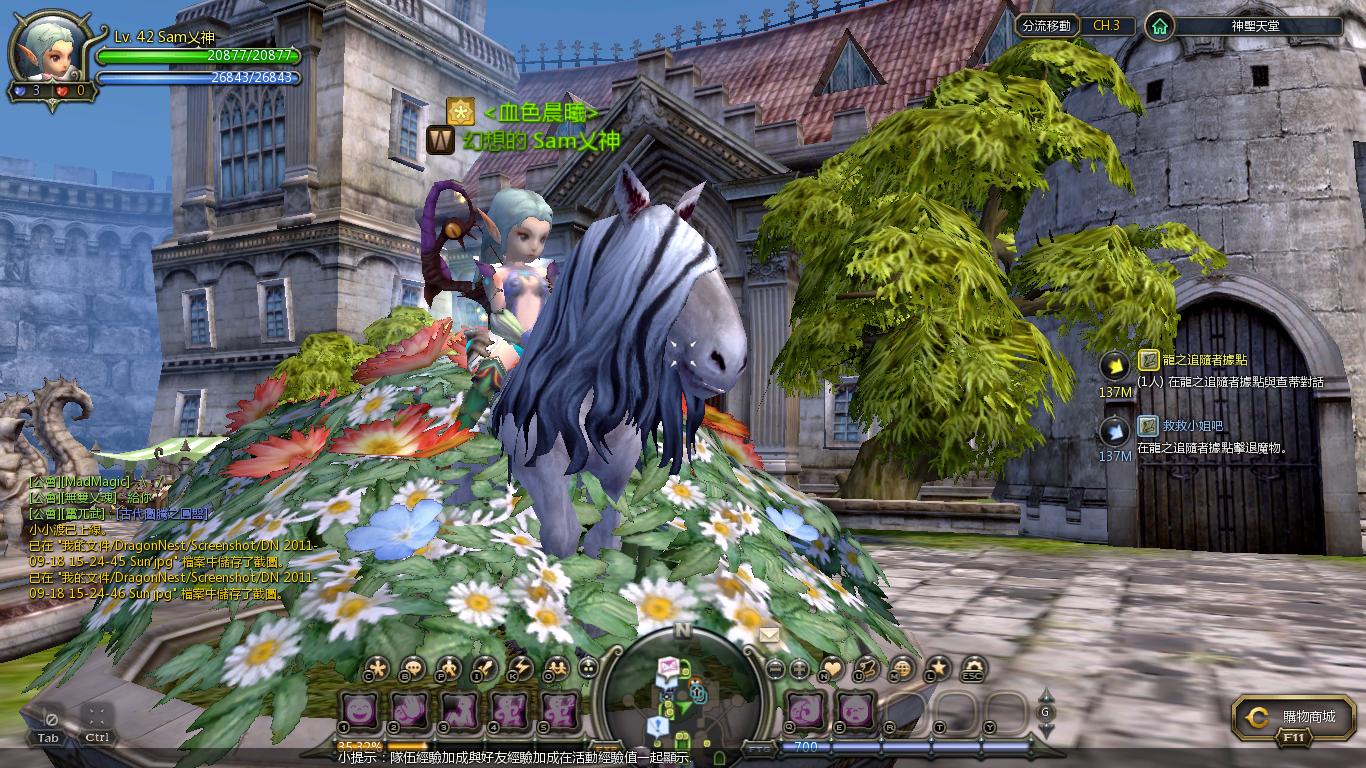The height and width of the screenshot is (768, 1366).
Task: Open the heart icon menu
Action: coord(832,667)
